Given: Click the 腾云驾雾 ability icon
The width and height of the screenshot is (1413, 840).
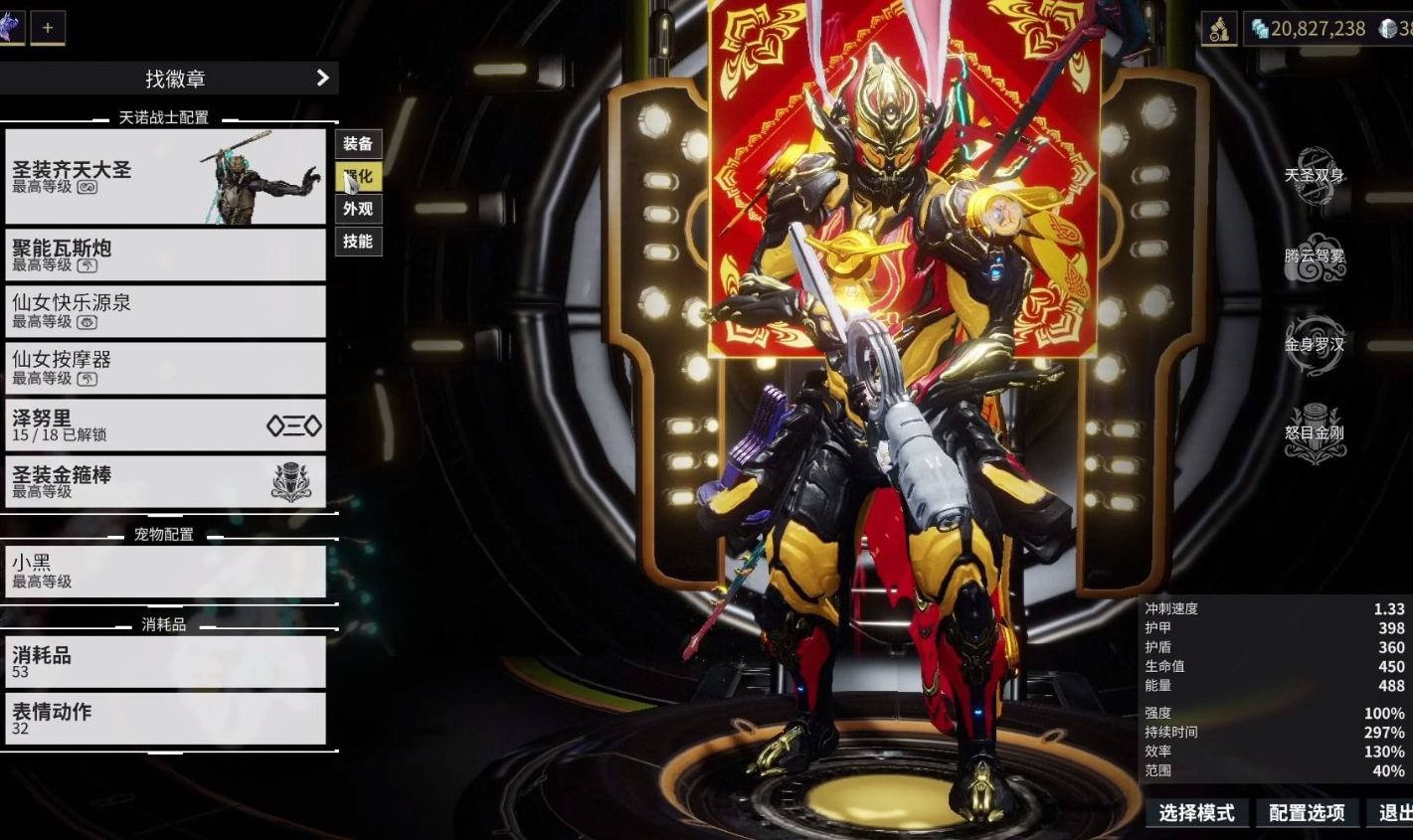Looking at the screenshot, I should coord(1314,257).
